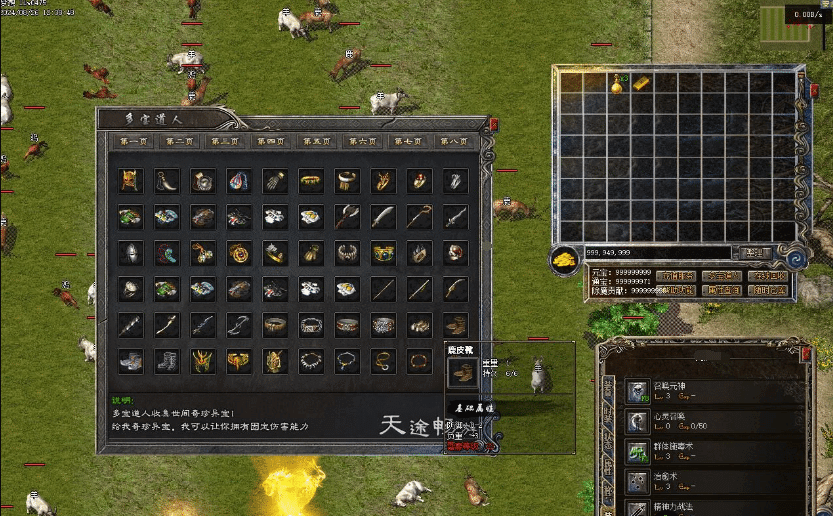Click the 治愈术 healing skill icon

(639, 481)
